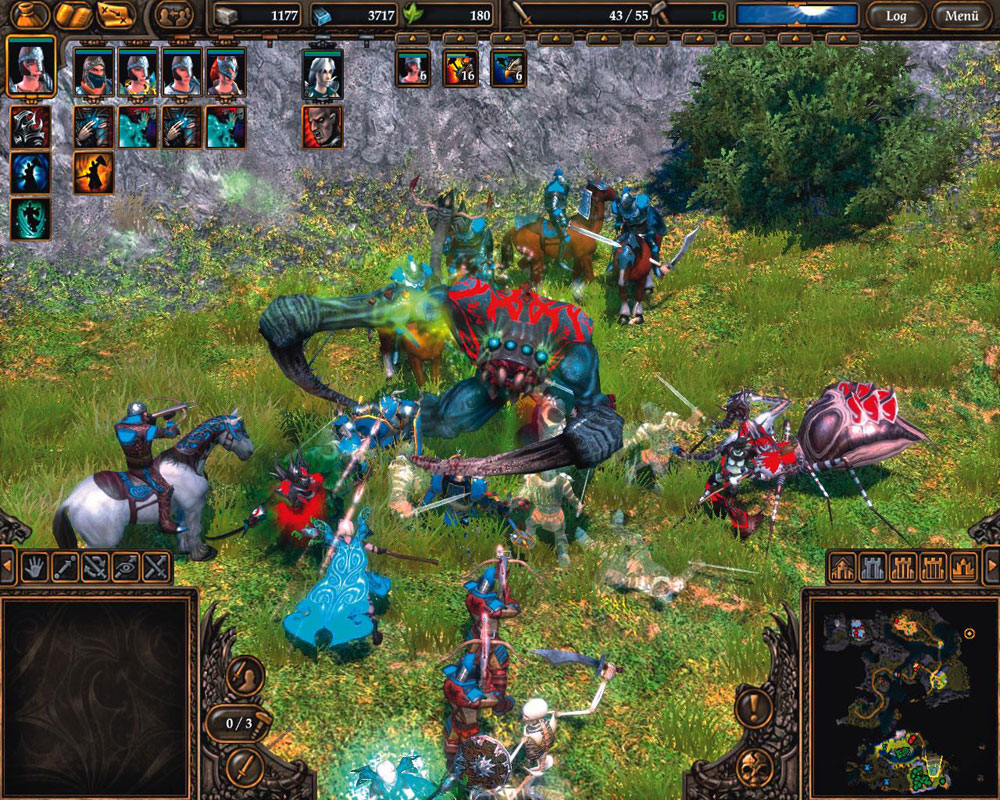Choose the crossed swords attack command

155,567
